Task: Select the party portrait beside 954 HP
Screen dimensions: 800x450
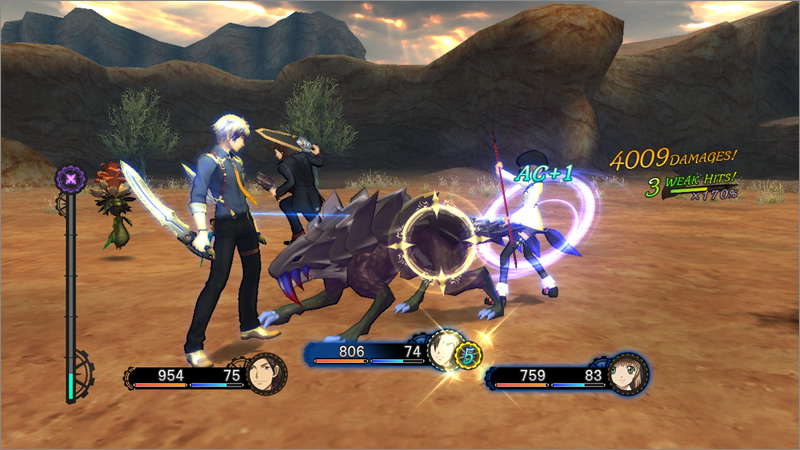Action: (x=267, y=374)
